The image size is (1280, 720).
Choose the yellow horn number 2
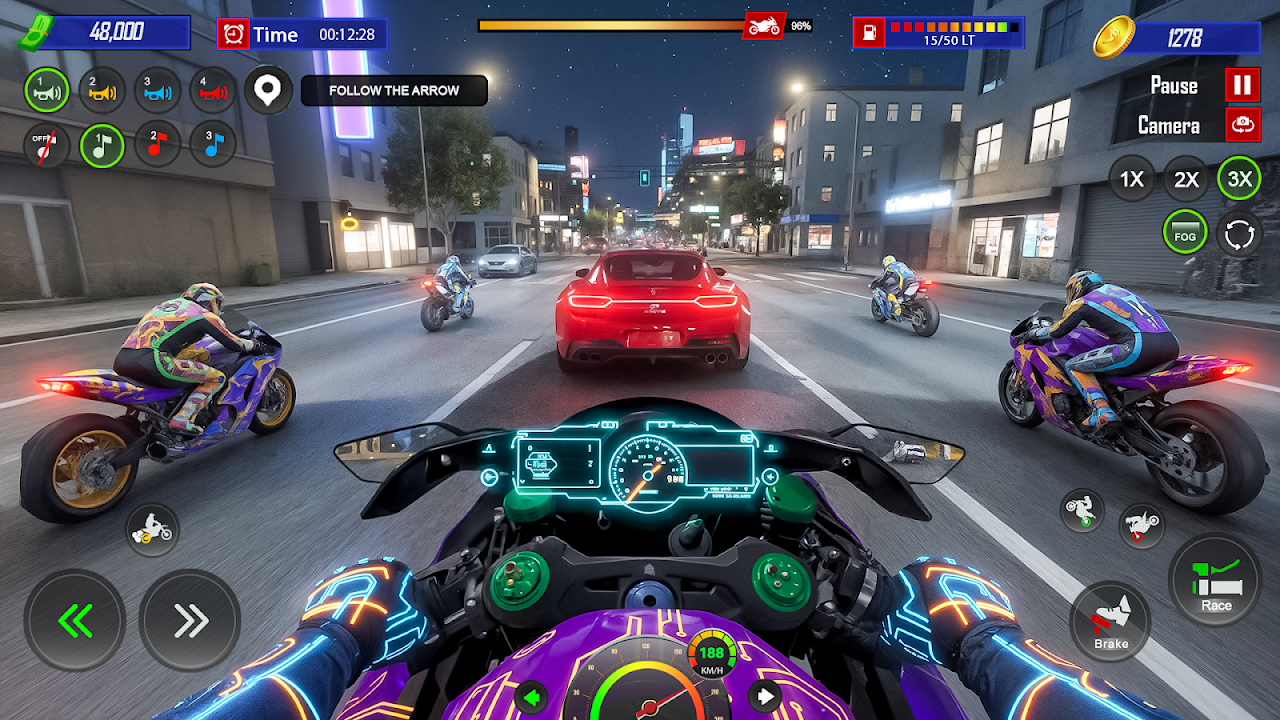click(102, 91)
